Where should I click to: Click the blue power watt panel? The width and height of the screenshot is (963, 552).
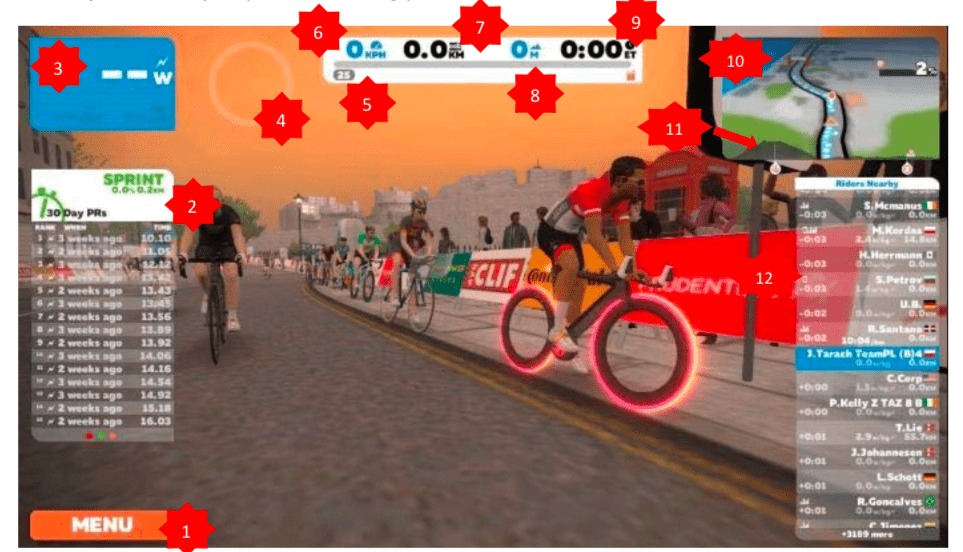pos(102,84)
